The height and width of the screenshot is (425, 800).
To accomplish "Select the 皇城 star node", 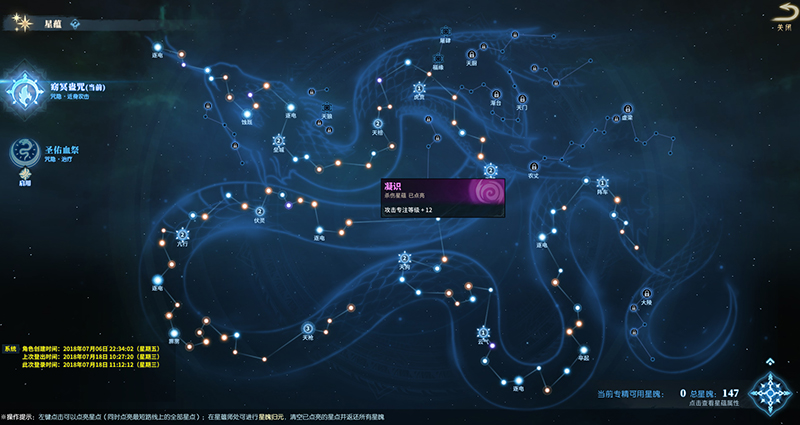I will [x=278, y=140].
